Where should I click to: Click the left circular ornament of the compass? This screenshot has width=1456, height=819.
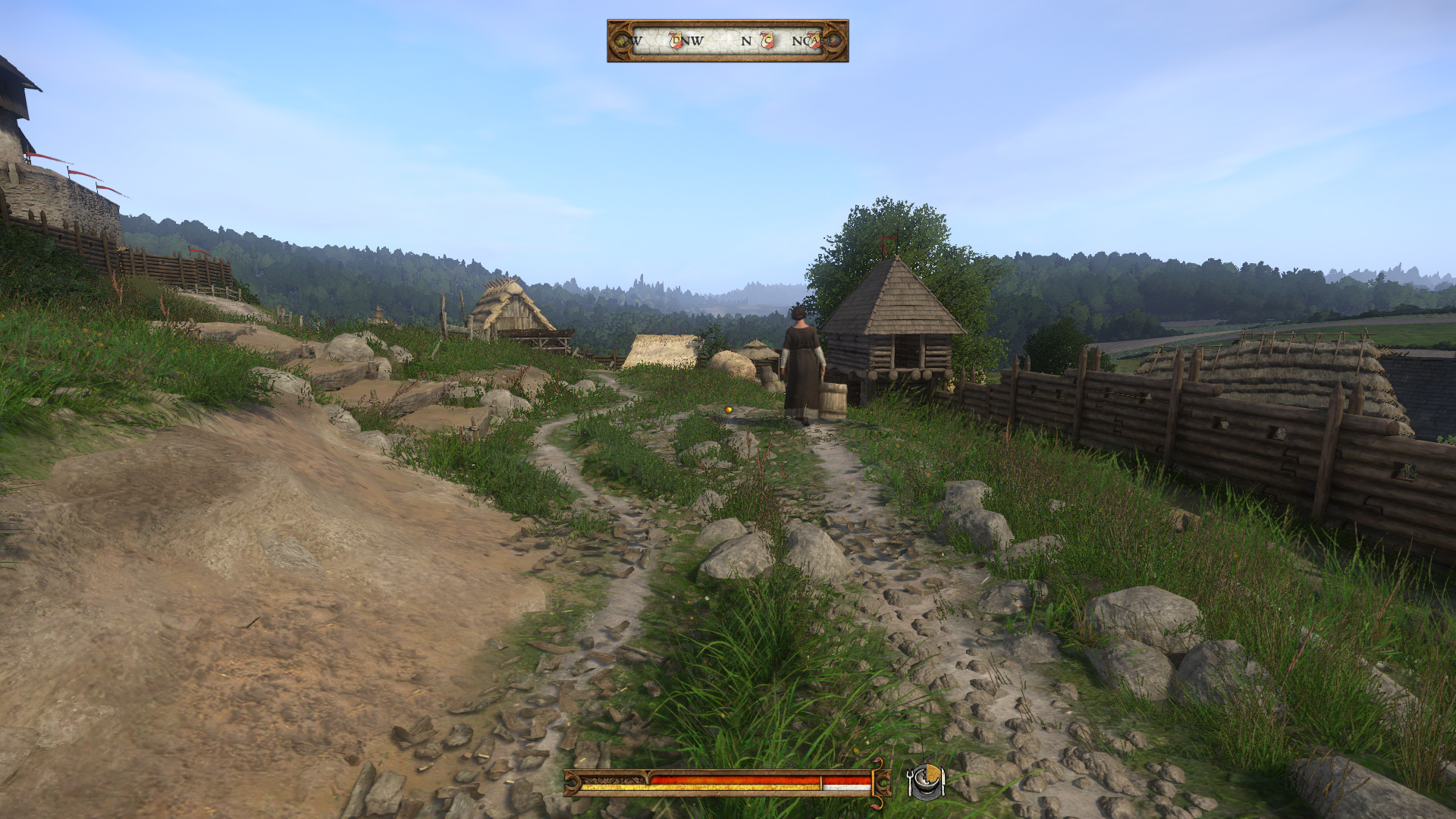tap(622, 42)
